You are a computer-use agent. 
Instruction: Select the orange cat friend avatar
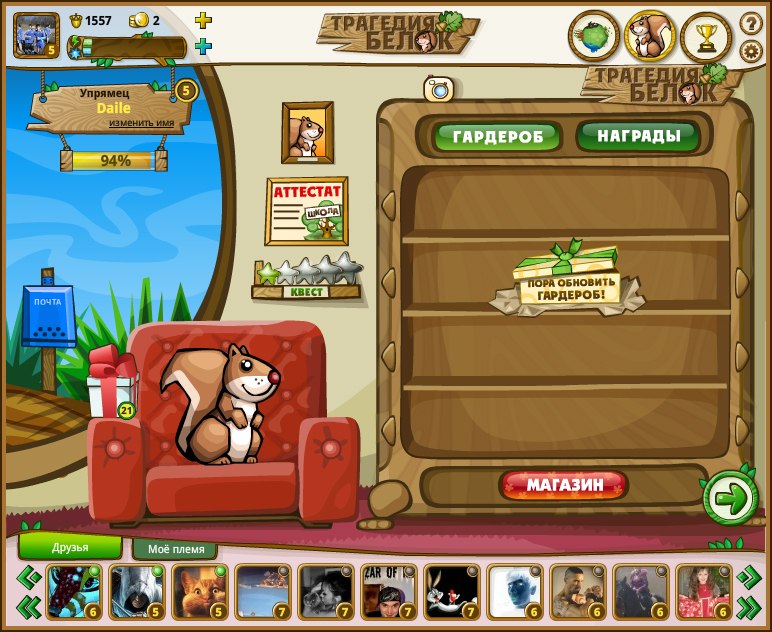coord(199,591)
